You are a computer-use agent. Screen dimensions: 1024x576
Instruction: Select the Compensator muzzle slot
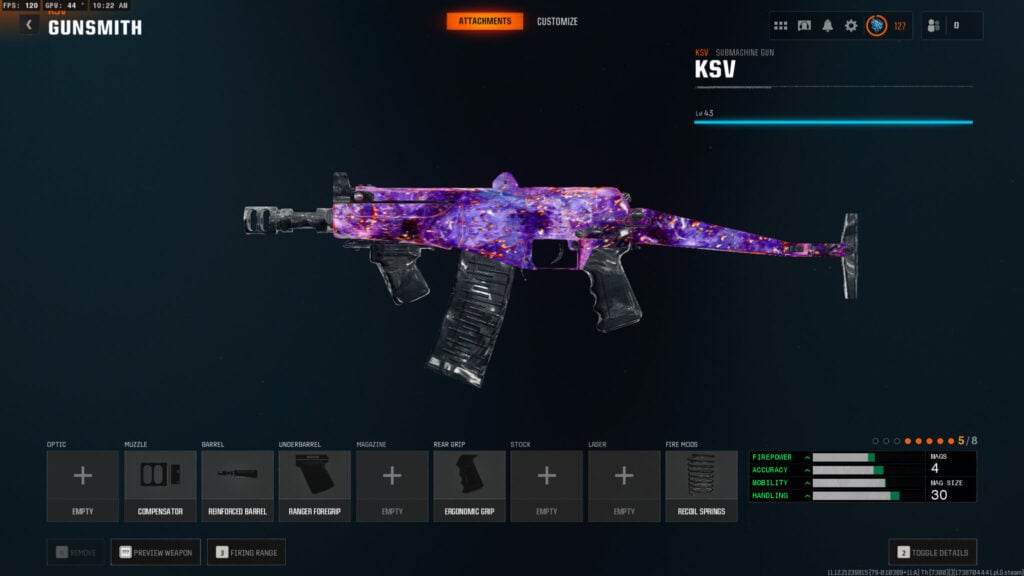[160, 485]
